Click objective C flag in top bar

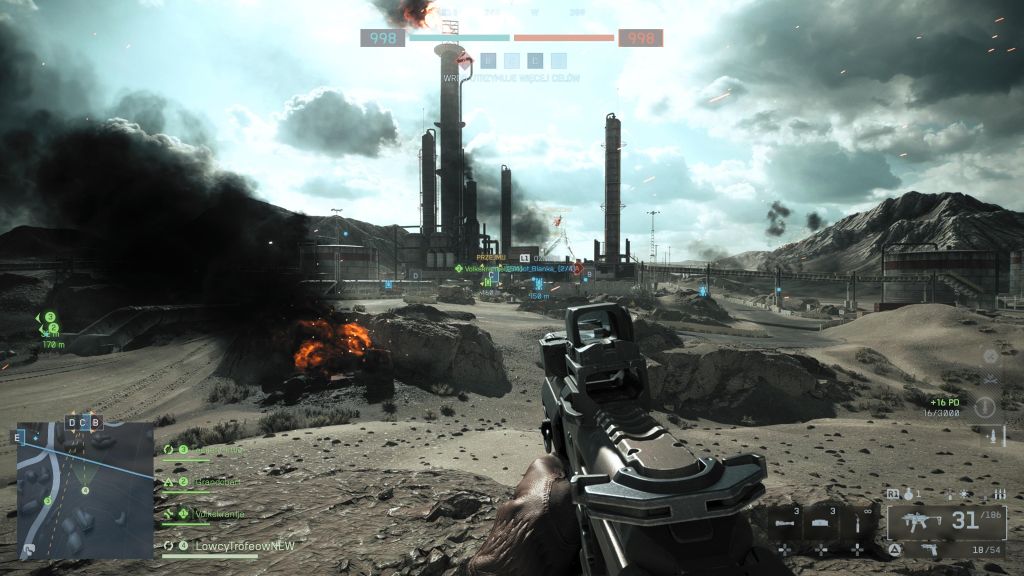(535, 61)
